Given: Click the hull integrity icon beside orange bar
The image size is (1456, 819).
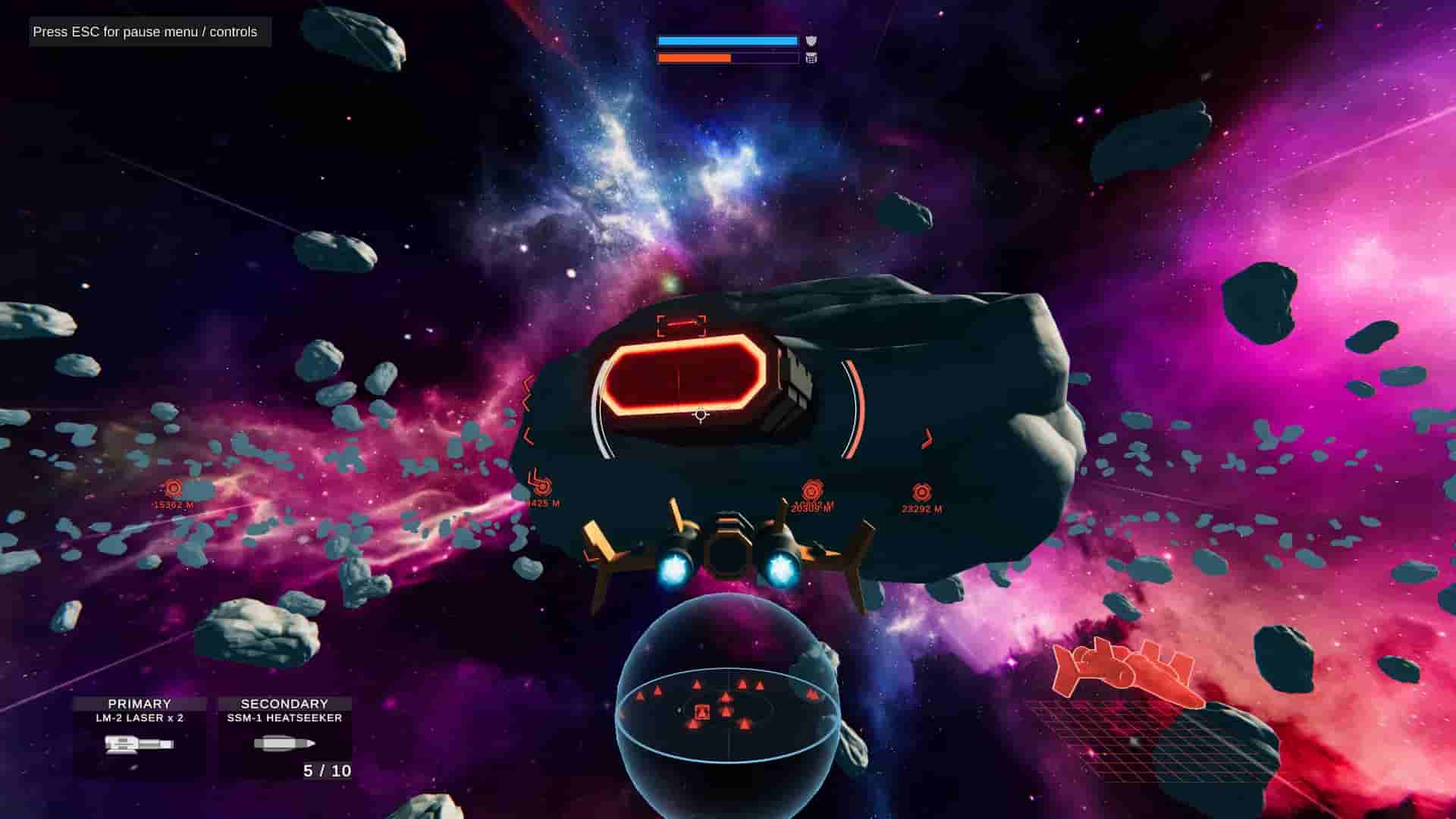Looking at the screenshot, I should pos(810,57).
